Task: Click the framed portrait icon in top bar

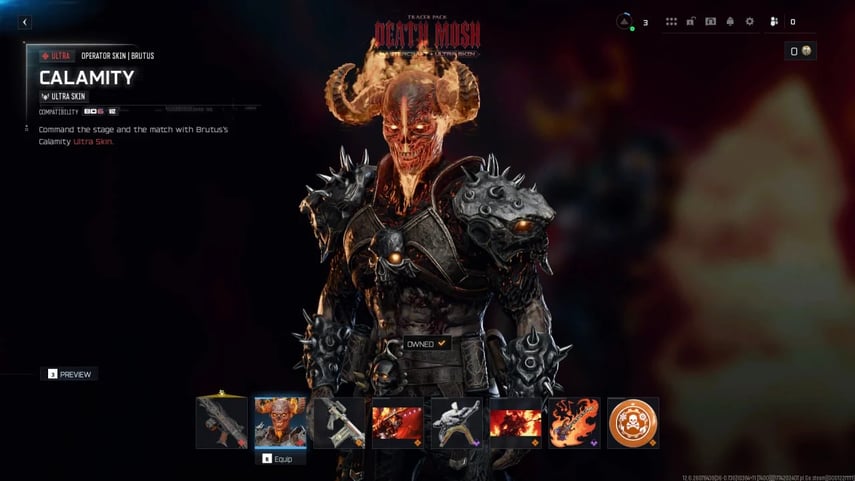Action: (710, 22)
